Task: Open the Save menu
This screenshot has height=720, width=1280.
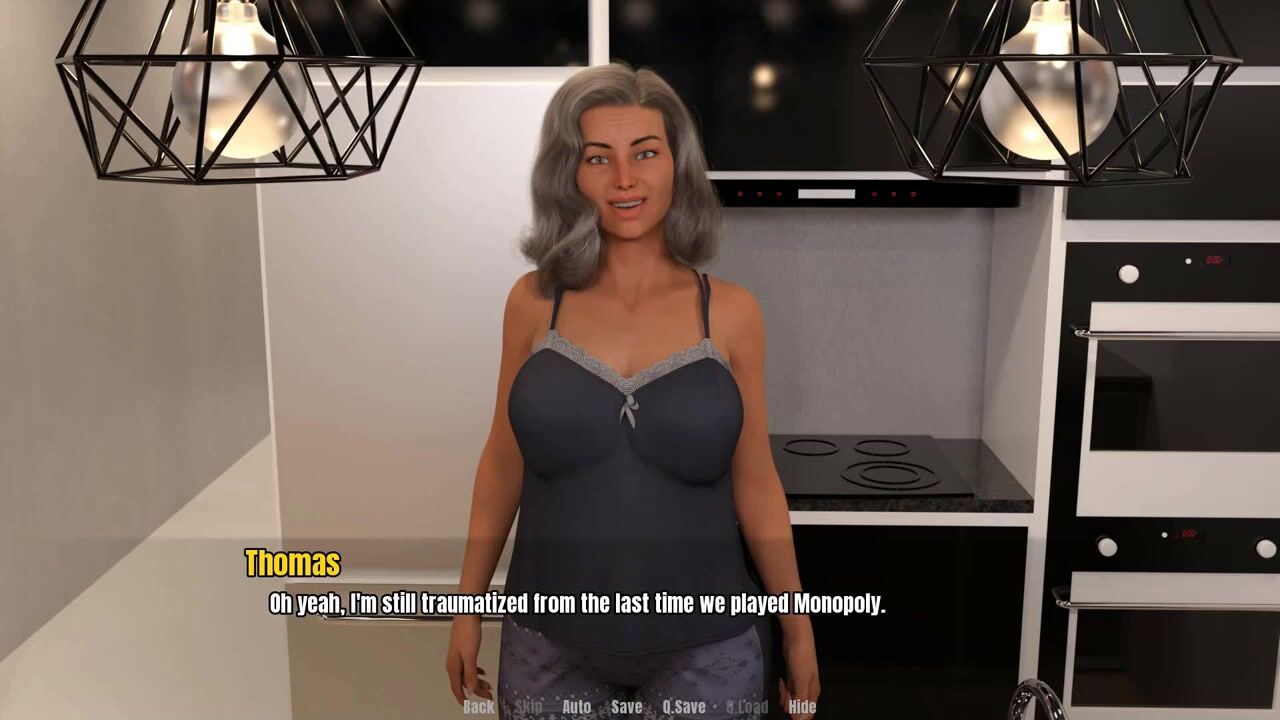Action: tap(626, 706)
